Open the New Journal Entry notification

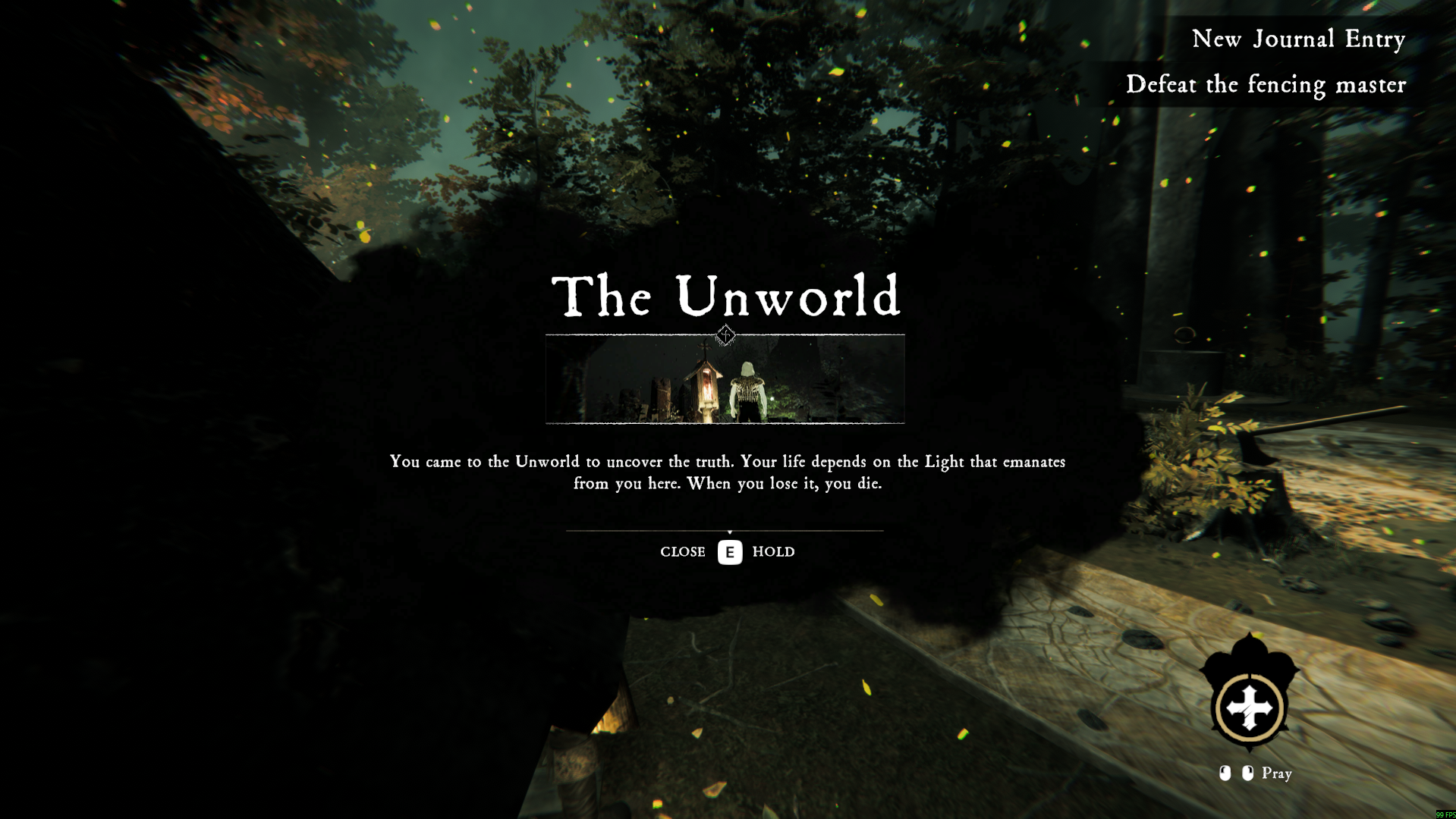pos(1297,39)
